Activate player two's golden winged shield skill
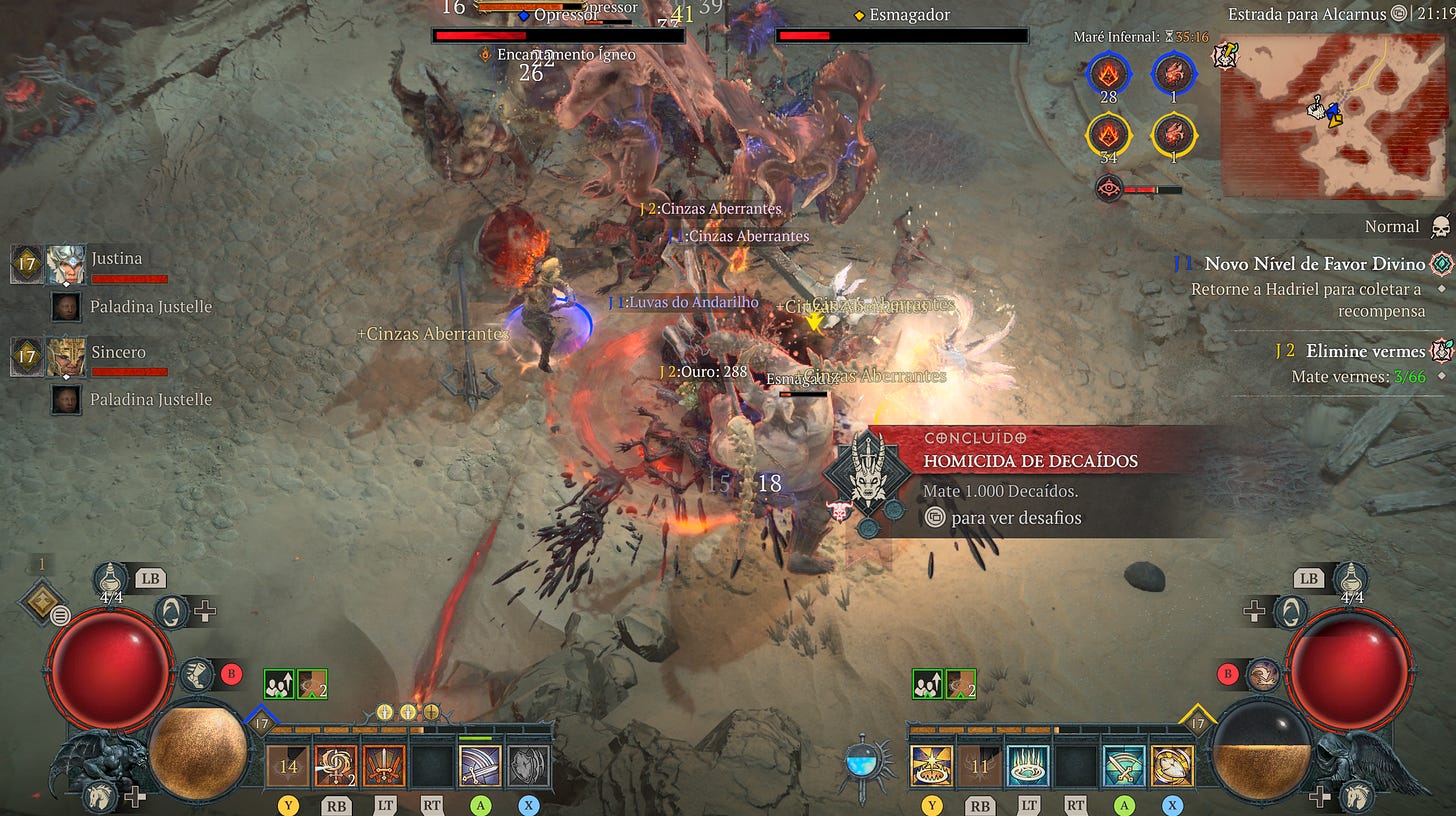The image size is (1456, 816). tap(1171, 766)
